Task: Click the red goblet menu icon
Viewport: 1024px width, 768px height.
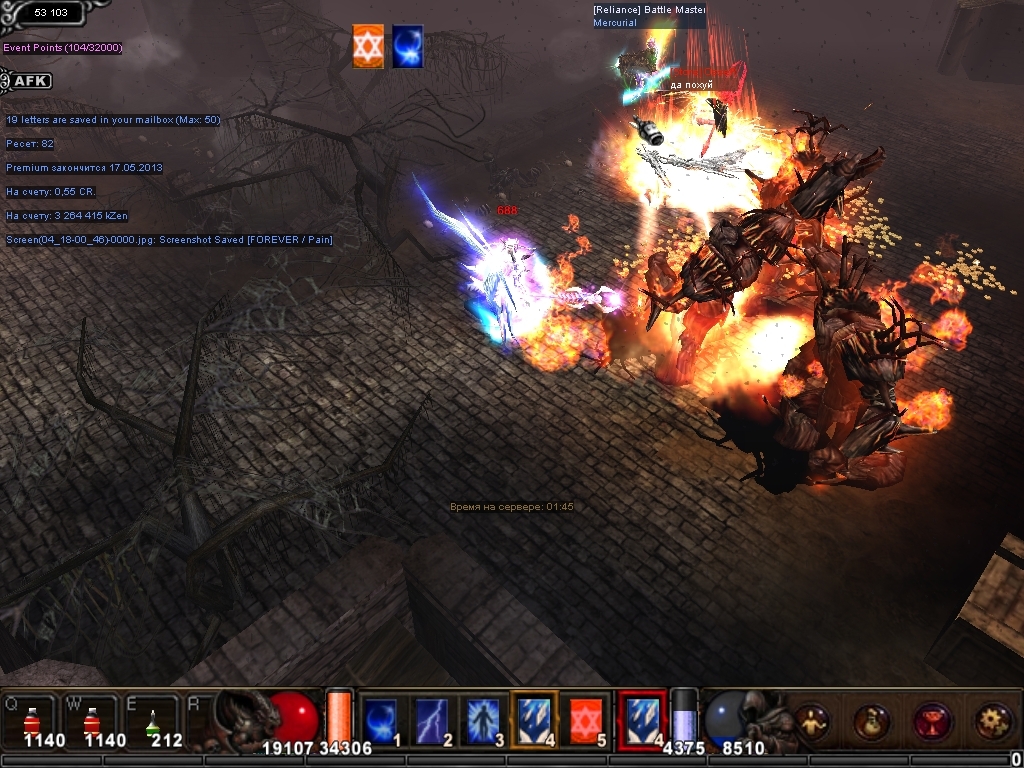Action: (932, 720)
